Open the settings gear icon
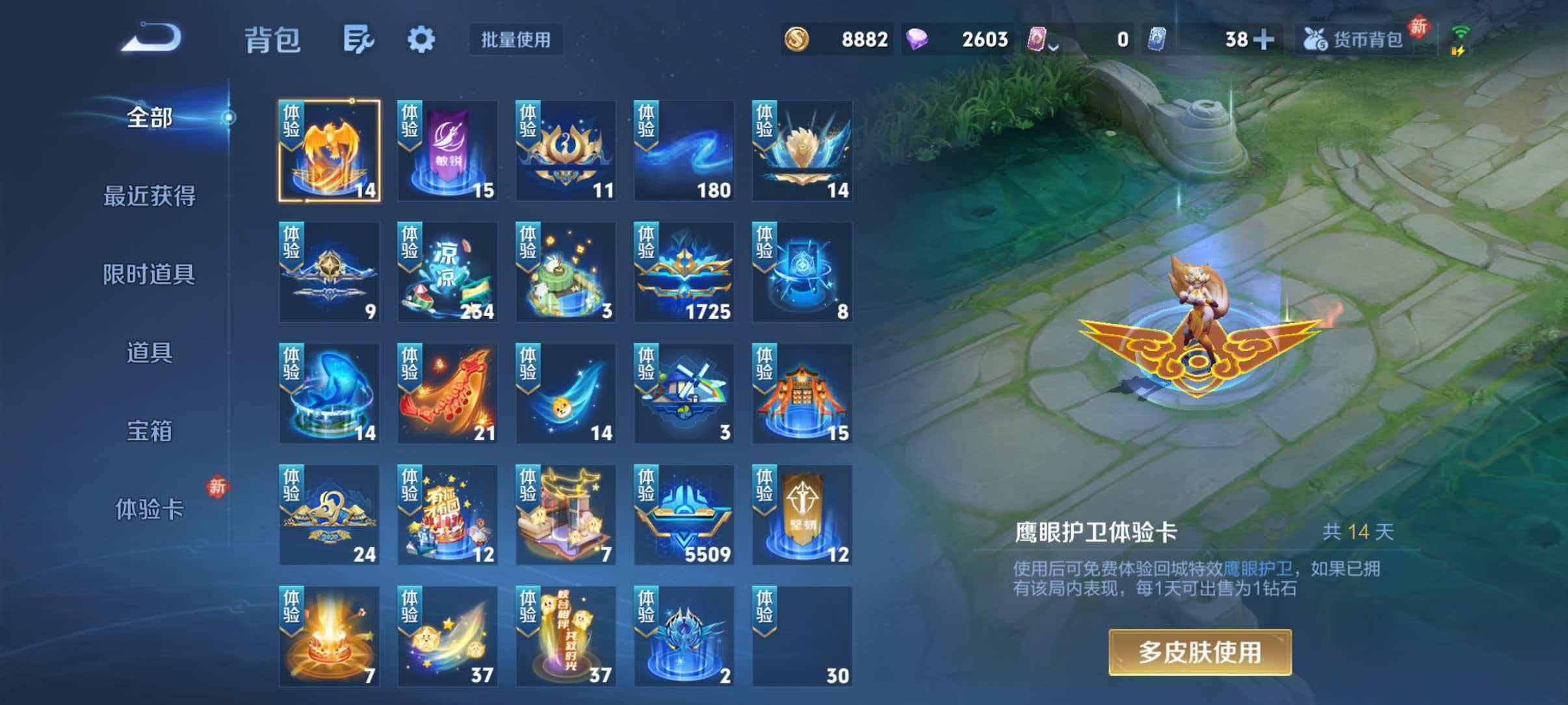This screenshot has width=1568, height=705. tap(421, 39)
